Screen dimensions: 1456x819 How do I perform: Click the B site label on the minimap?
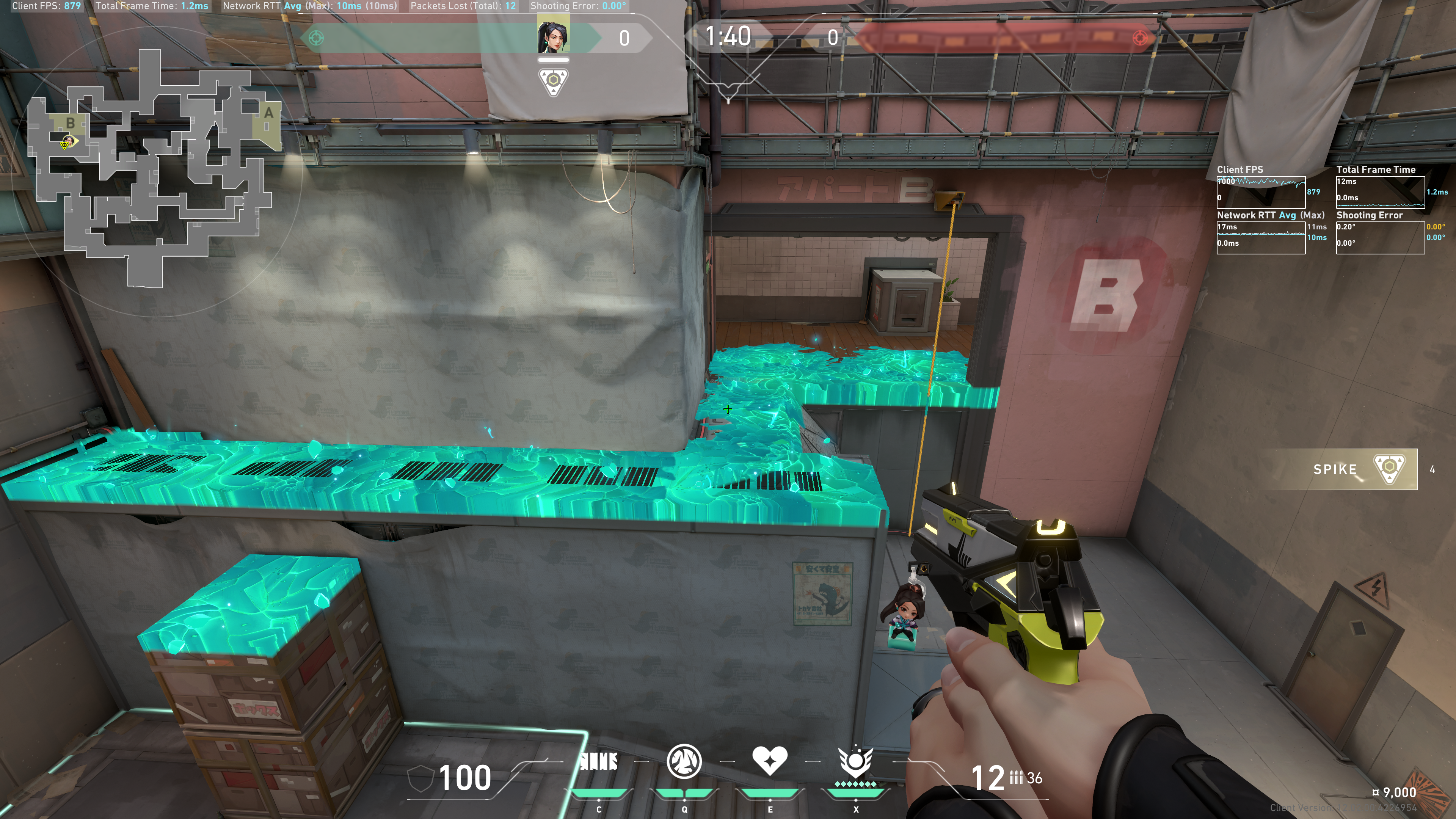pos(71,122)
